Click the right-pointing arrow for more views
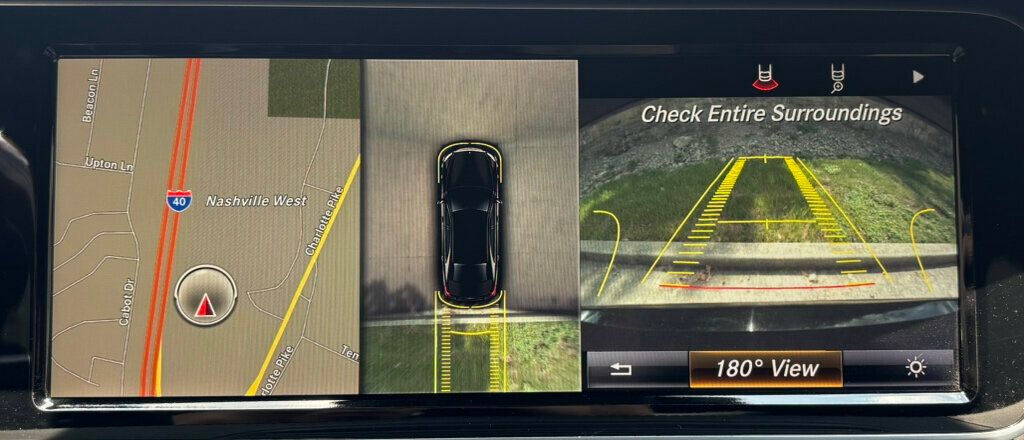Viewport: 1024px width, 440px height. [x=918, y=77]
